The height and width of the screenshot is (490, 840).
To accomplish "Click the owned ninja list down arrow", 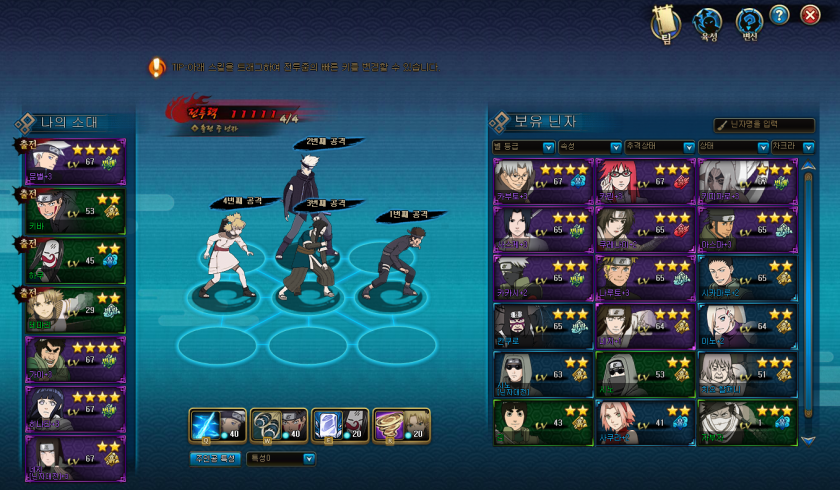I will click(x=808, y=438).
